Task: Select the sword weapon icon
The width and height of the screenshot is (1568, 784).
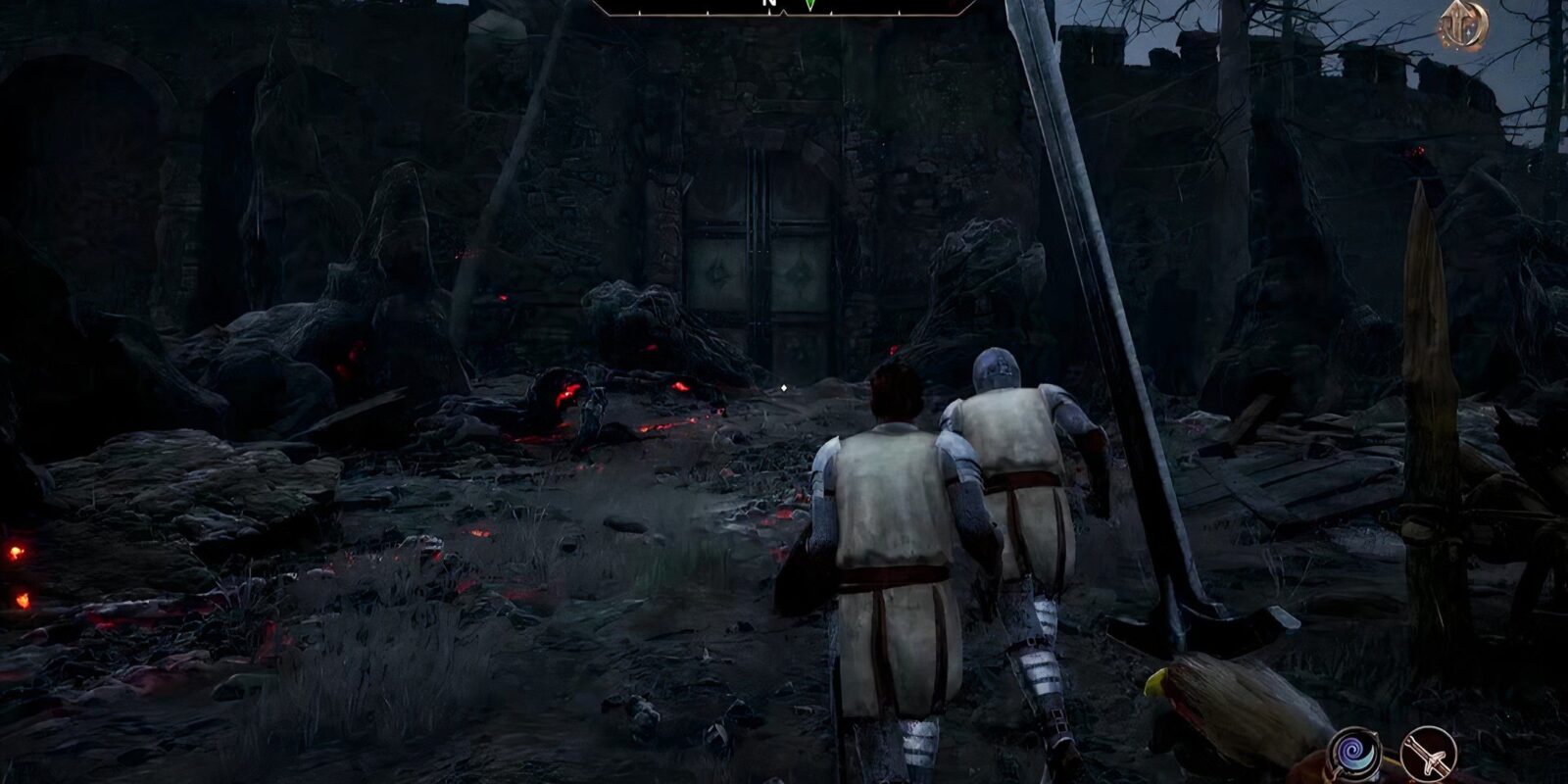Action: click(x=1428, y=755)
